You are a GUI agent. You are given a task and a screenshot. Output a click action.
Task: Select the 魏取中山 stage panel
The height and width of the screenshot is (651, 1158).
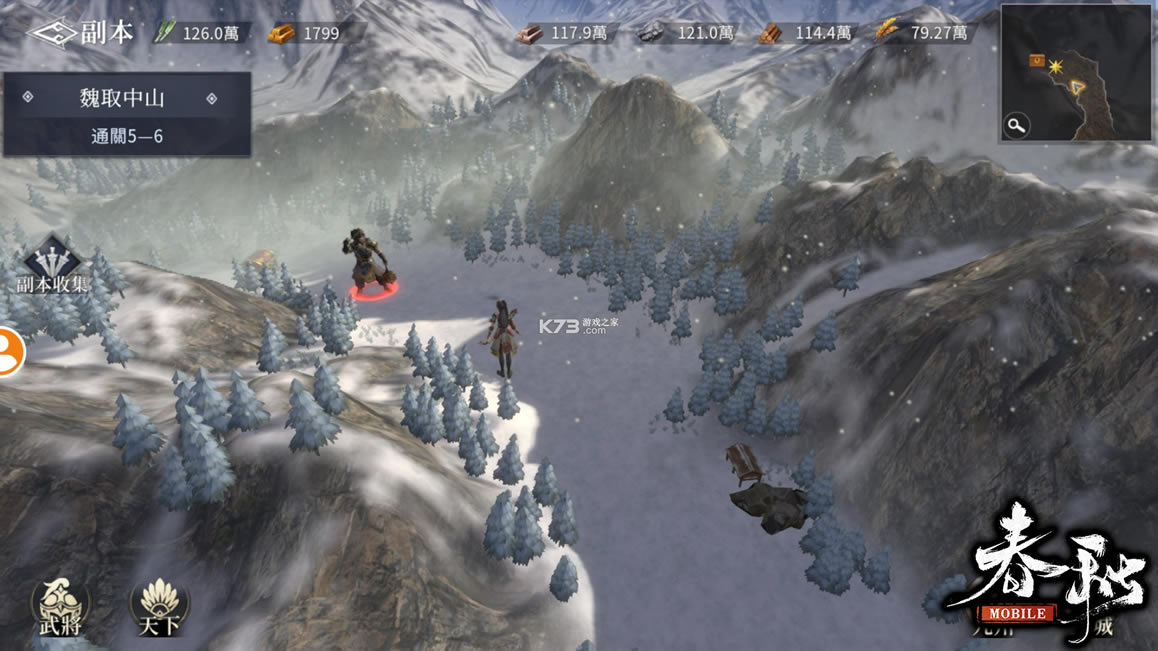(x=126, y=113)
